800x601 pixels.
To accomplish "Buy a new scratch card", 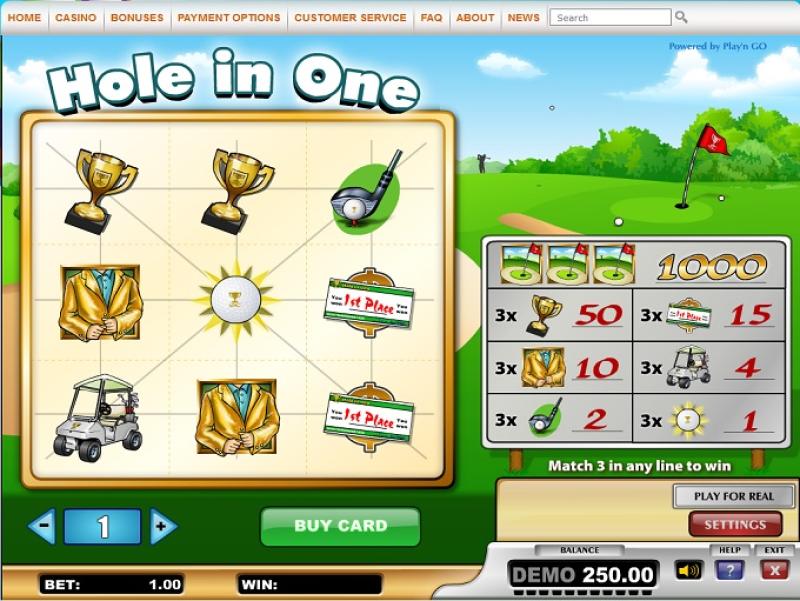I will [339, 526].
